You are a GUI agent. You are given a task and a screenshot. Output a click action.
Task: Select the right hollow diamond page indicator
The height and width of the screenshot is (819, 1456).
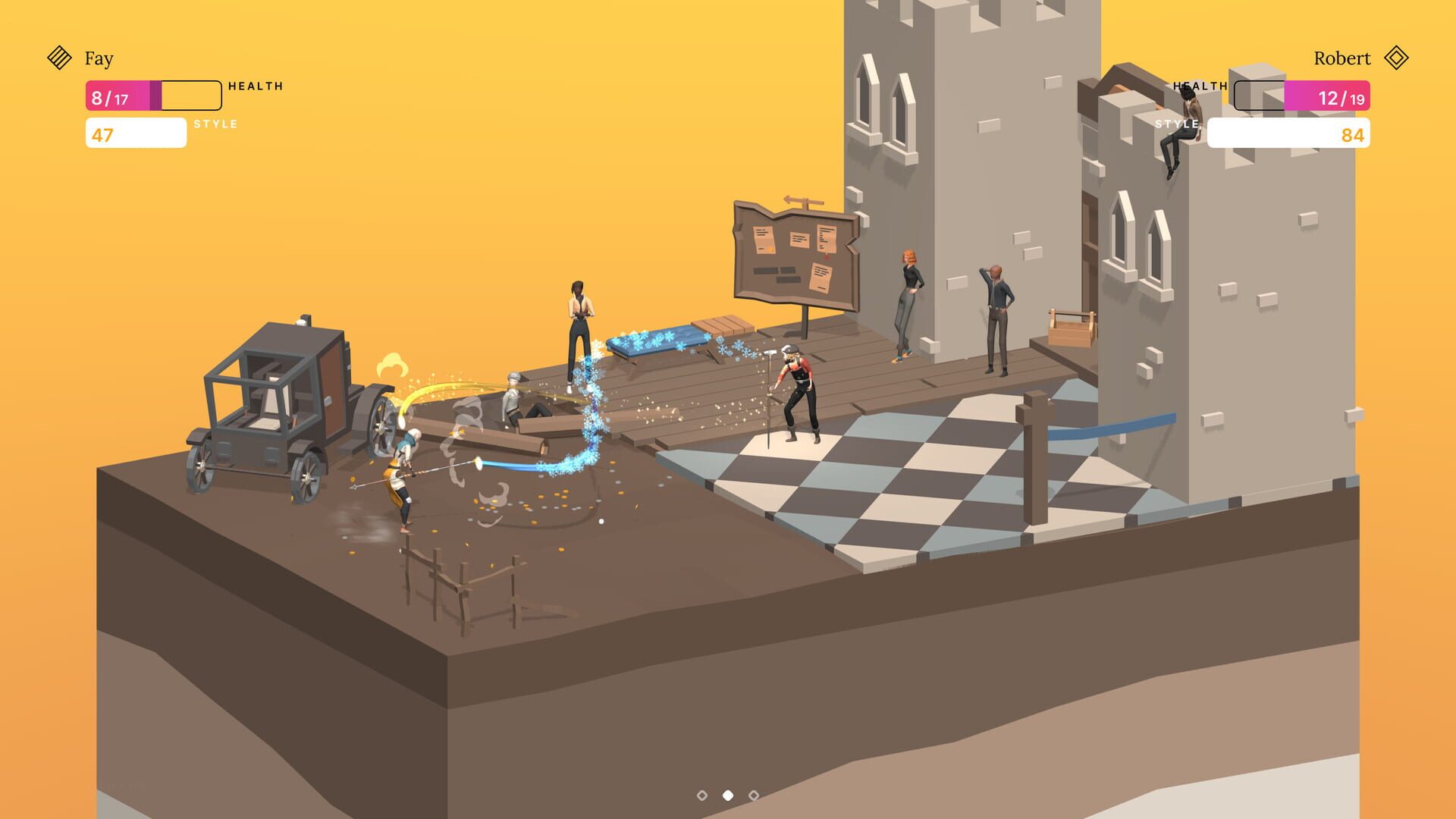(753, 795)
